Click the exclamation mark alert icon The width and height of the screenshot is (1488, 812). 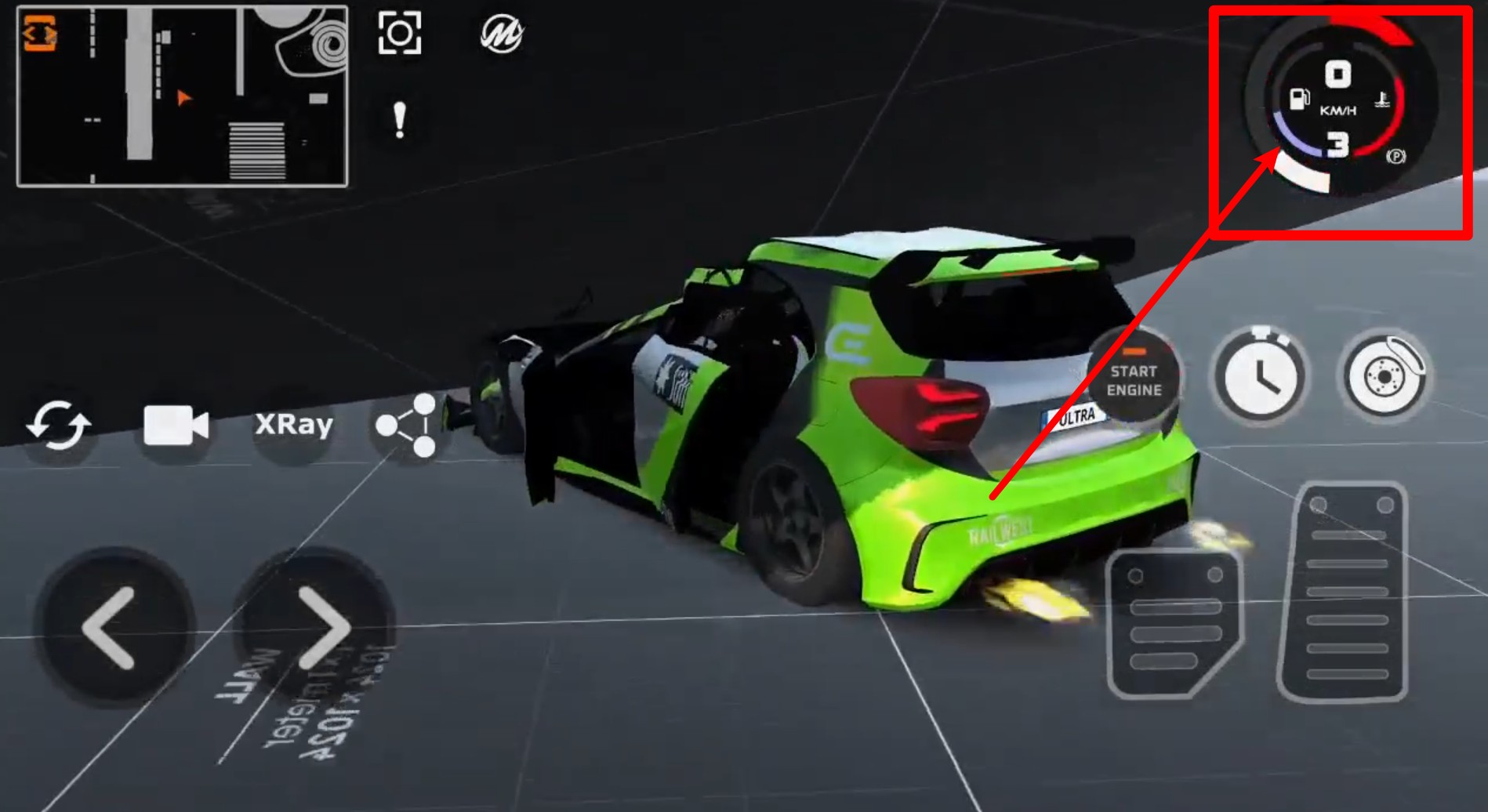400,121
